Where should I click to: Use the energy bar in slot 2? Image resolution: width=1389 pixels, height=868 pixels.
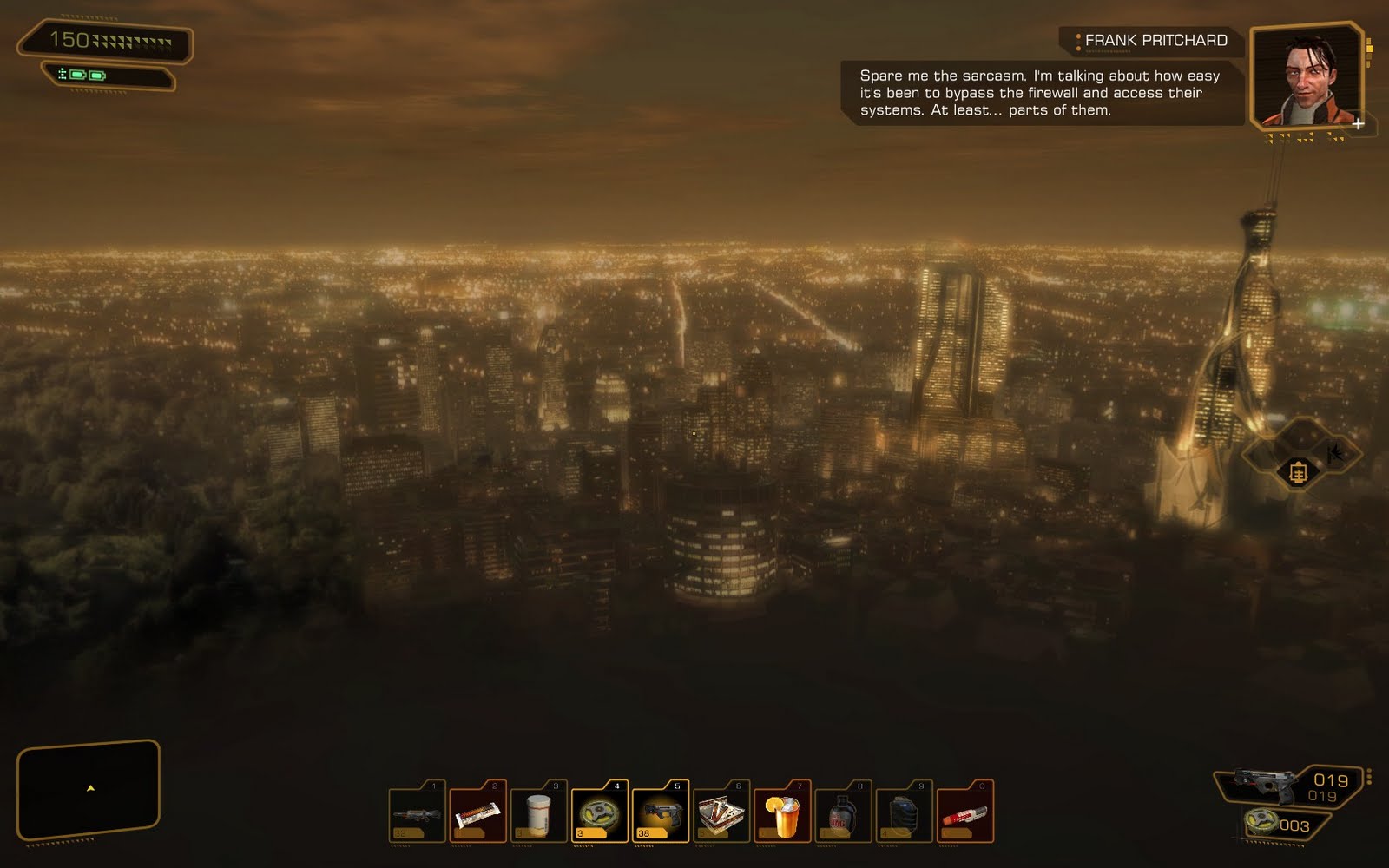[x=477, y=813]
